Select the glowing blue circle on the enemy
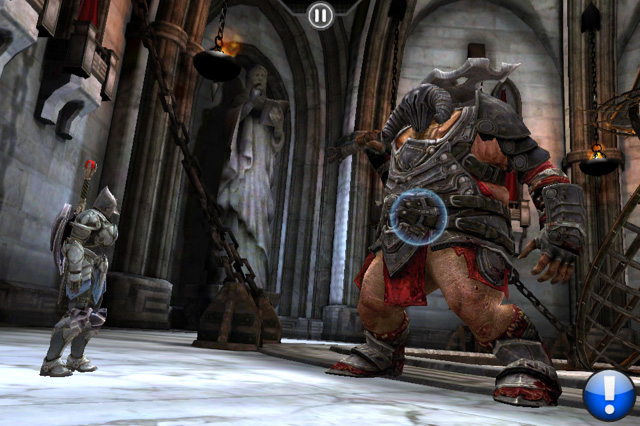 [418, 216]
